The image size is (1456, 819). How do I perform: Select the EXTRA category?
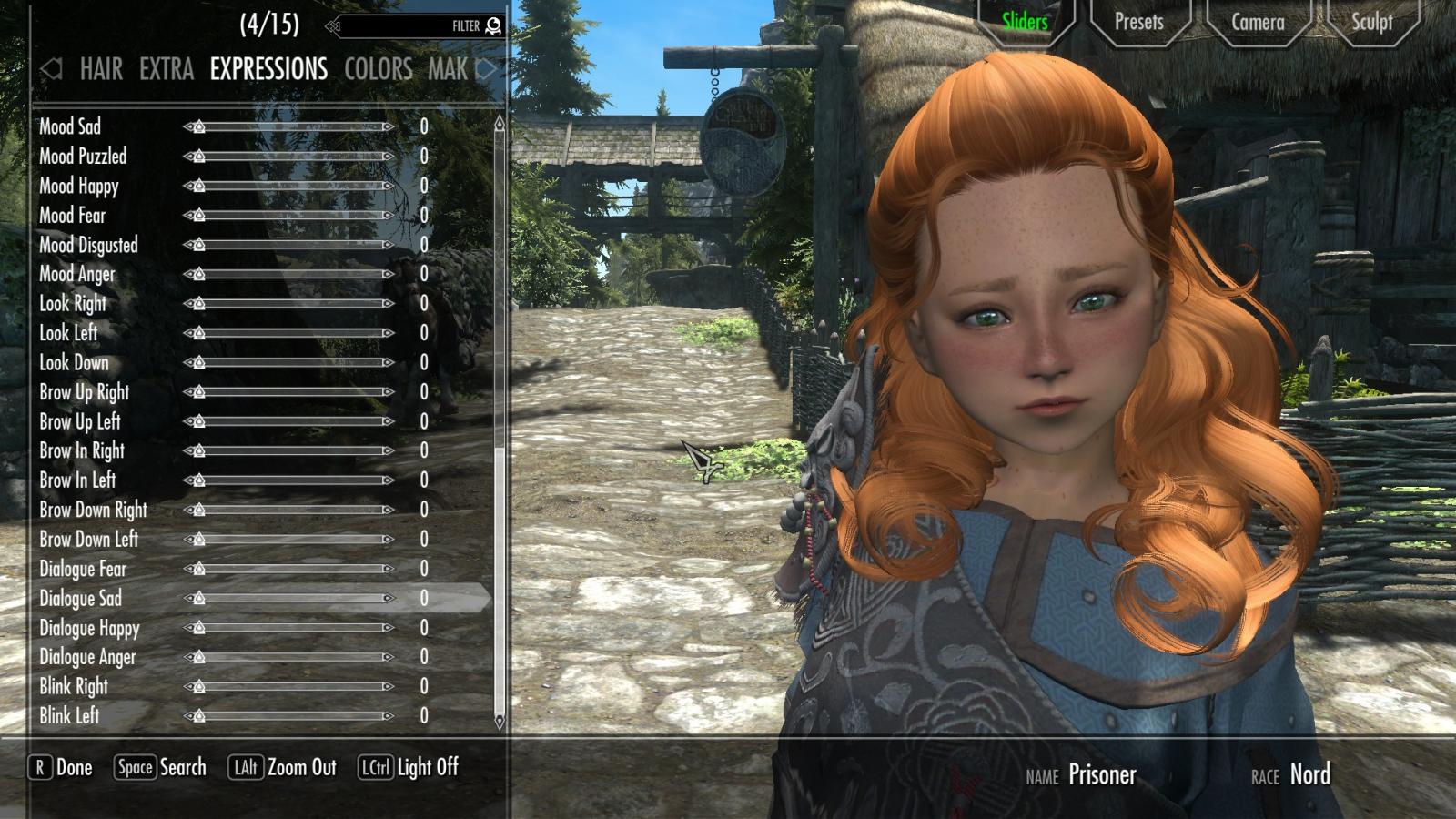click(166, 70)
